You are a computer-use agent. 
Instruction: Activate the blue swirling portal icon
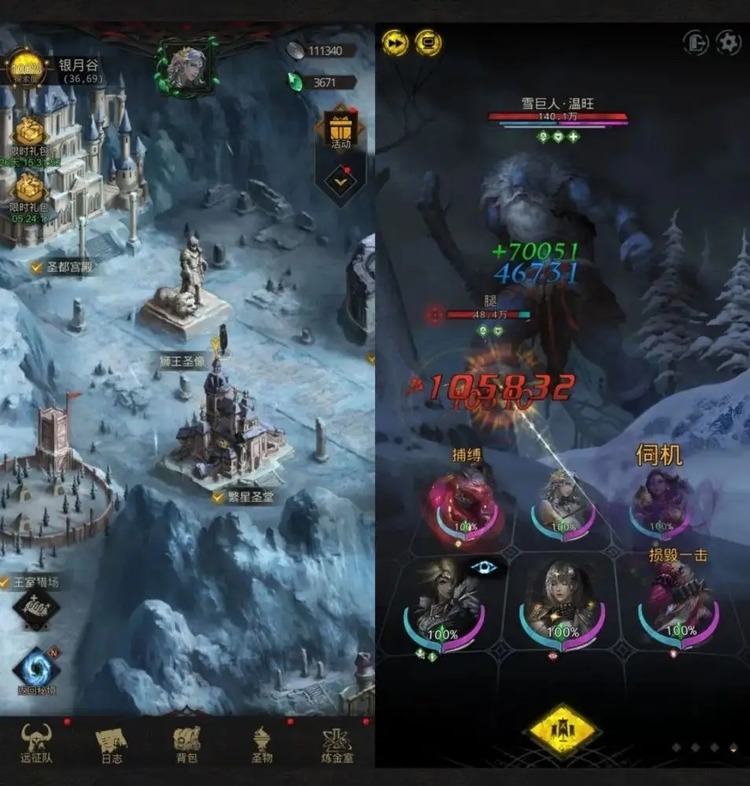tap(35, 668)
